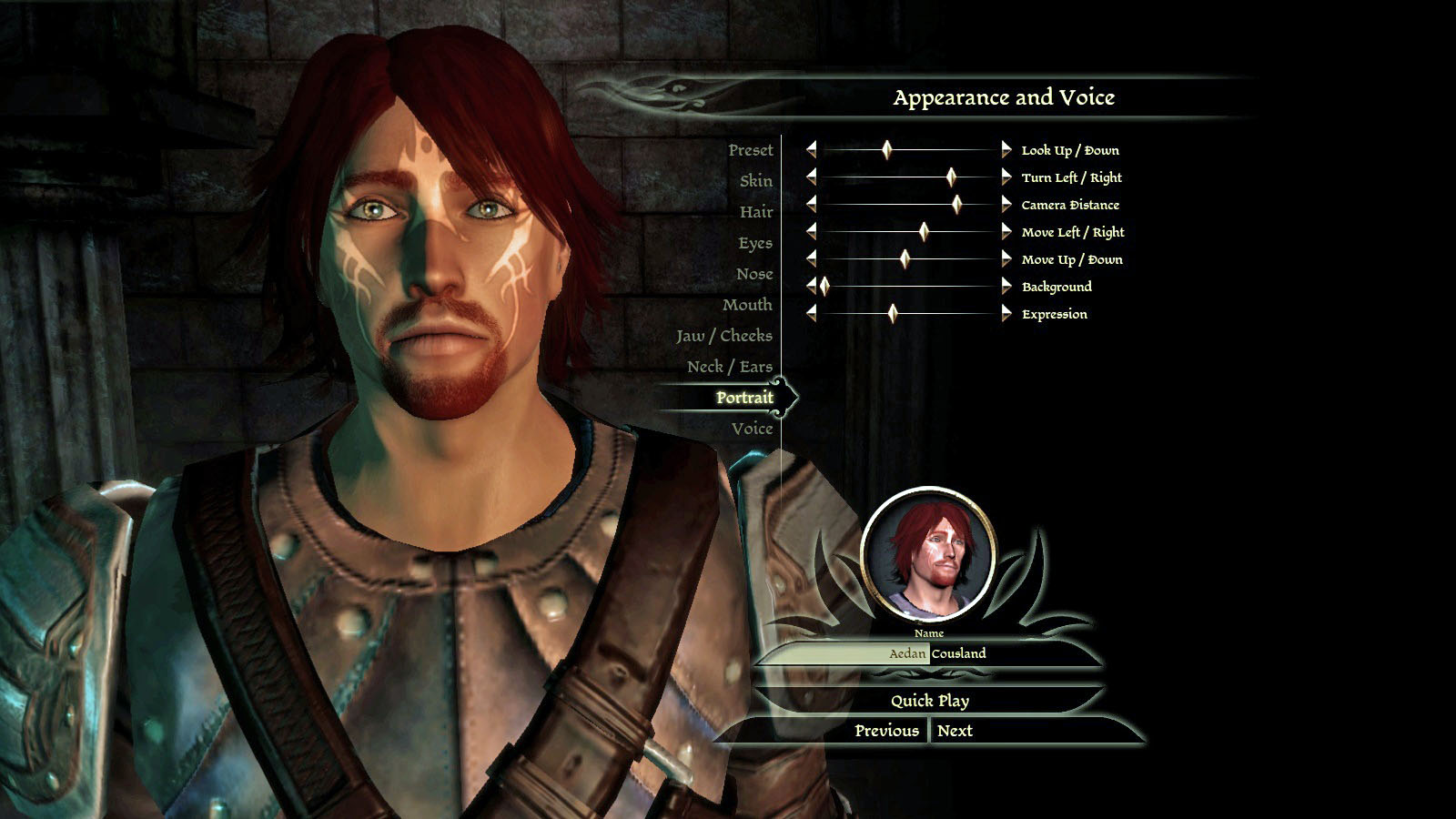Image resolution: width=1456 pixels, height=819 pixels.
Task: Decrease Camera Distance with left arrow
Action: pos(811,205)
